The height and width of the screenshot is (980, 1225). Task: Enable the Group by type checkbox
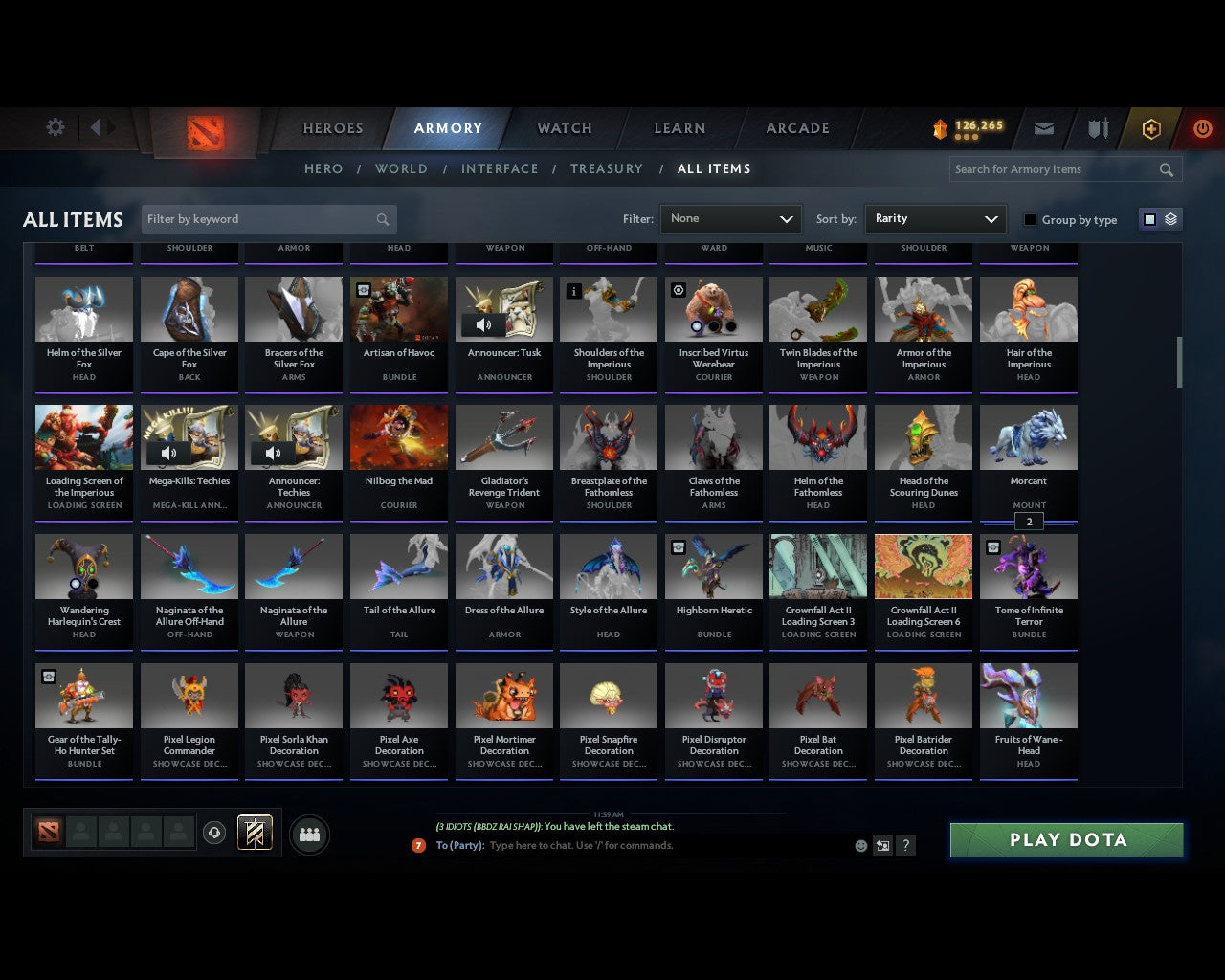pos(1030,219)
